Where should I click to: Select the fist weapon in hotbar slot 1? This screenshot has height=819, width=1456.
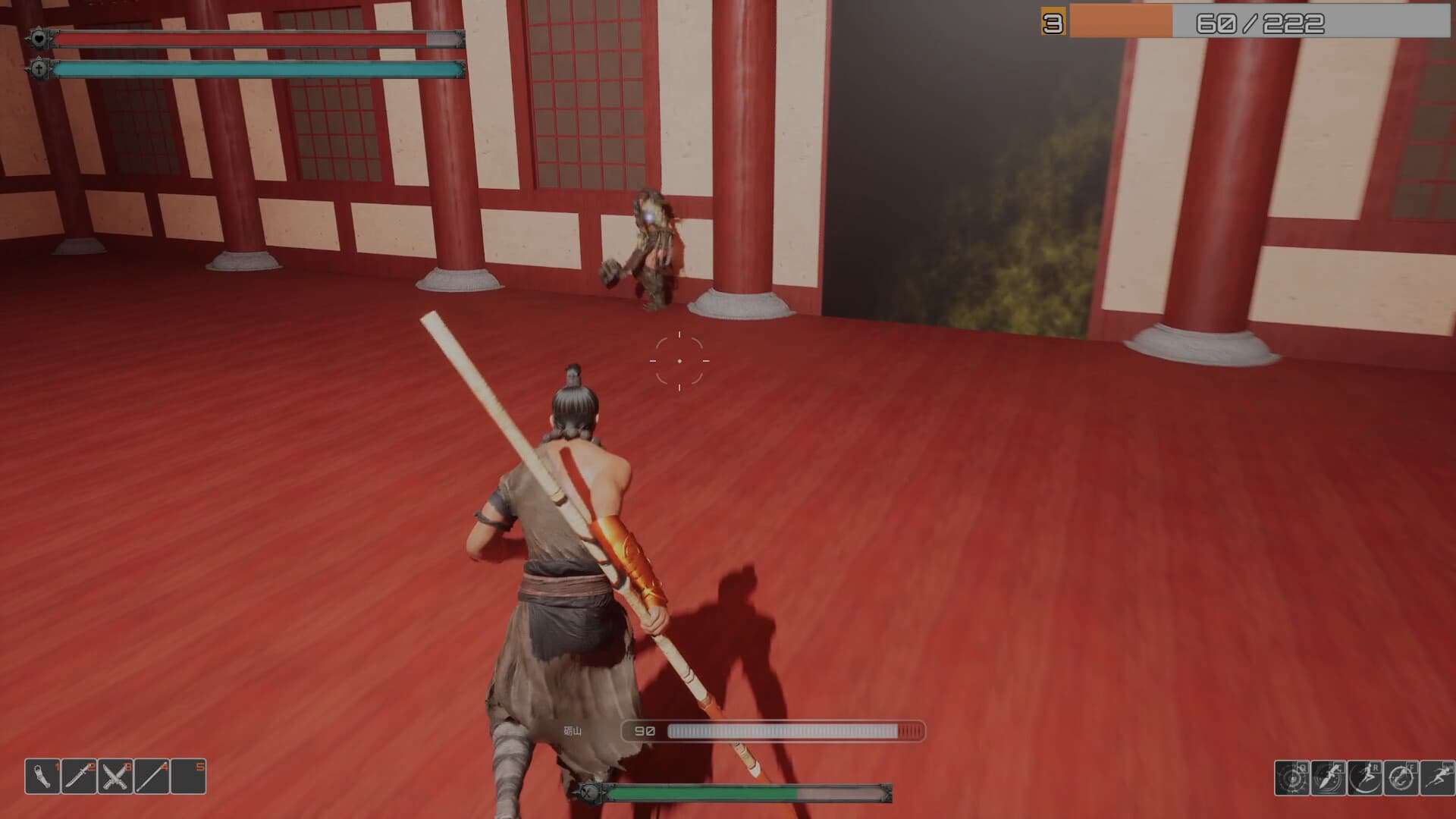tap(42, 777)
